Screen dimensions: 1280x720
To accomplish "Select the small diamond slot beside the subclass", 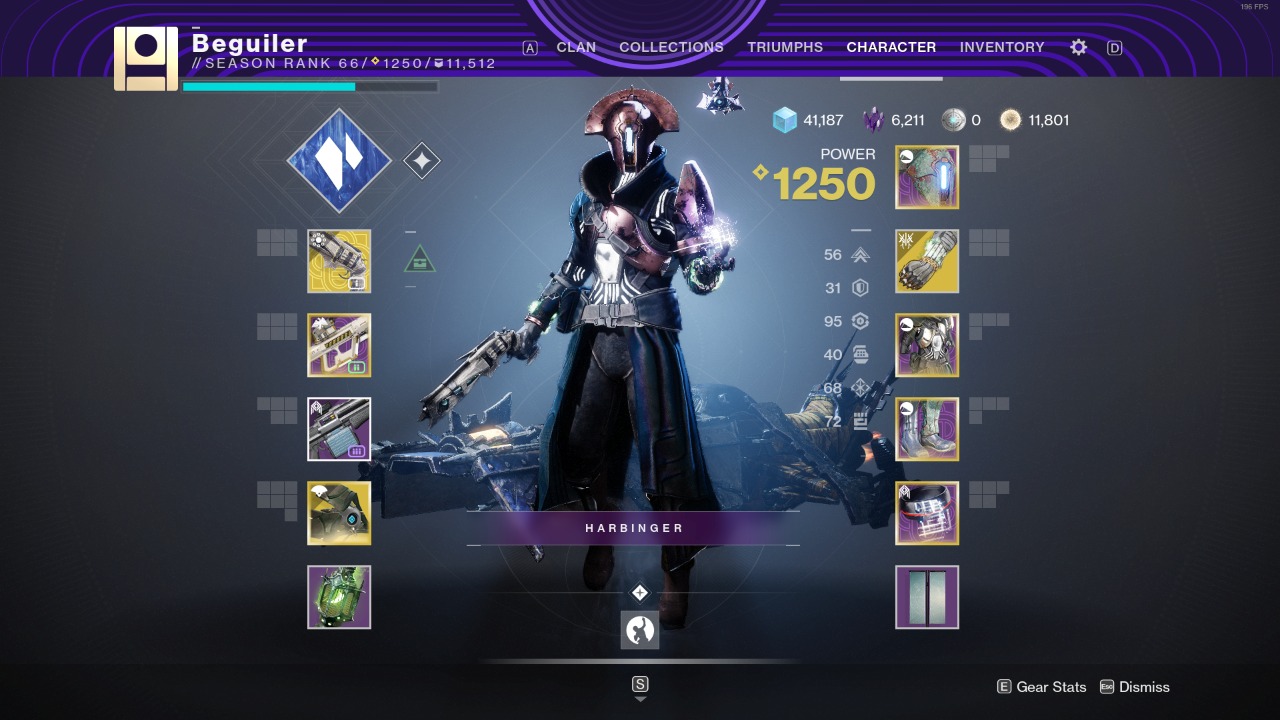I will pos(421,161).
